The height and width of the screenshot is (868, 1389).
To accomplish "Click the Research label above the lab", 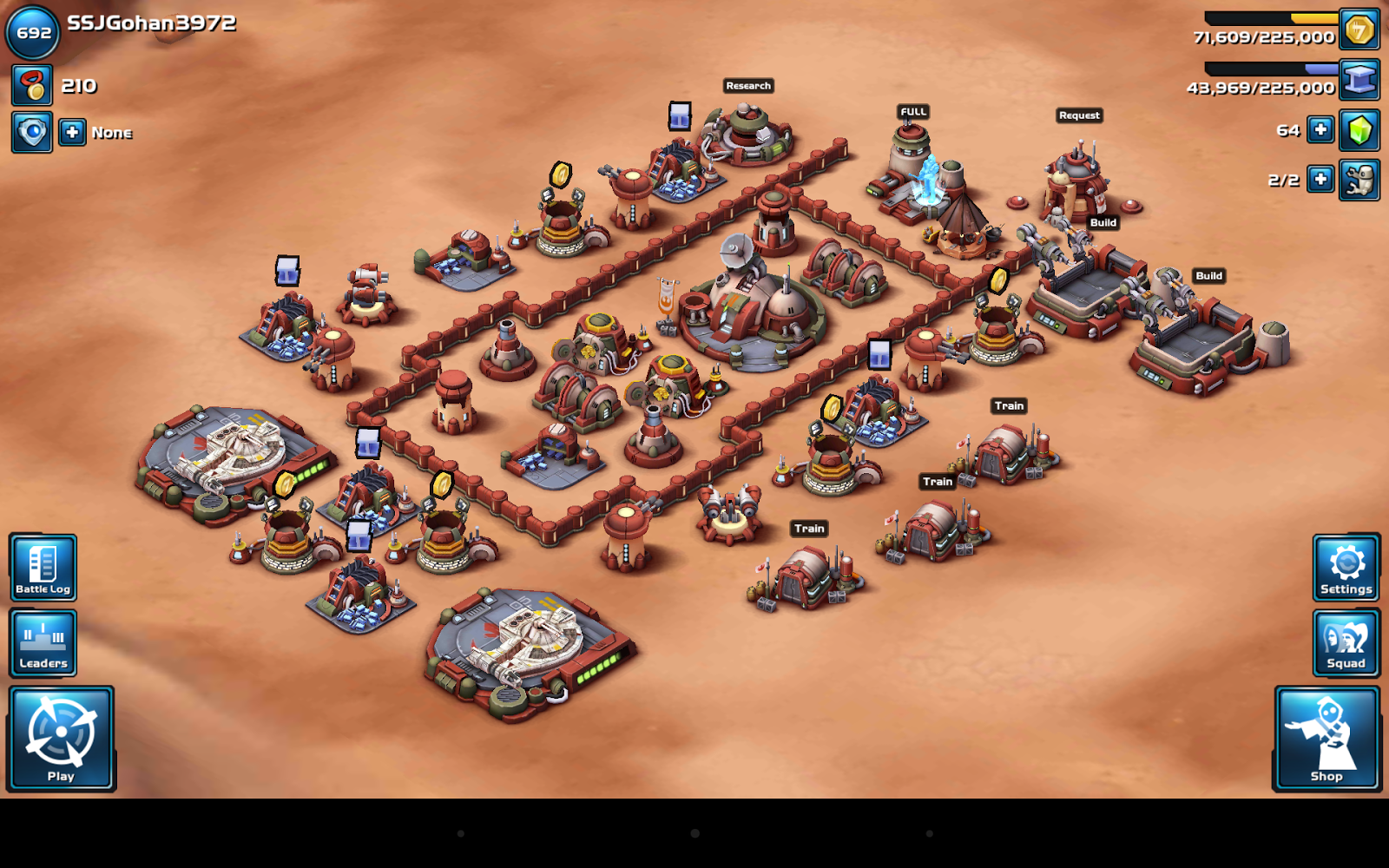I will coord(748,85).
